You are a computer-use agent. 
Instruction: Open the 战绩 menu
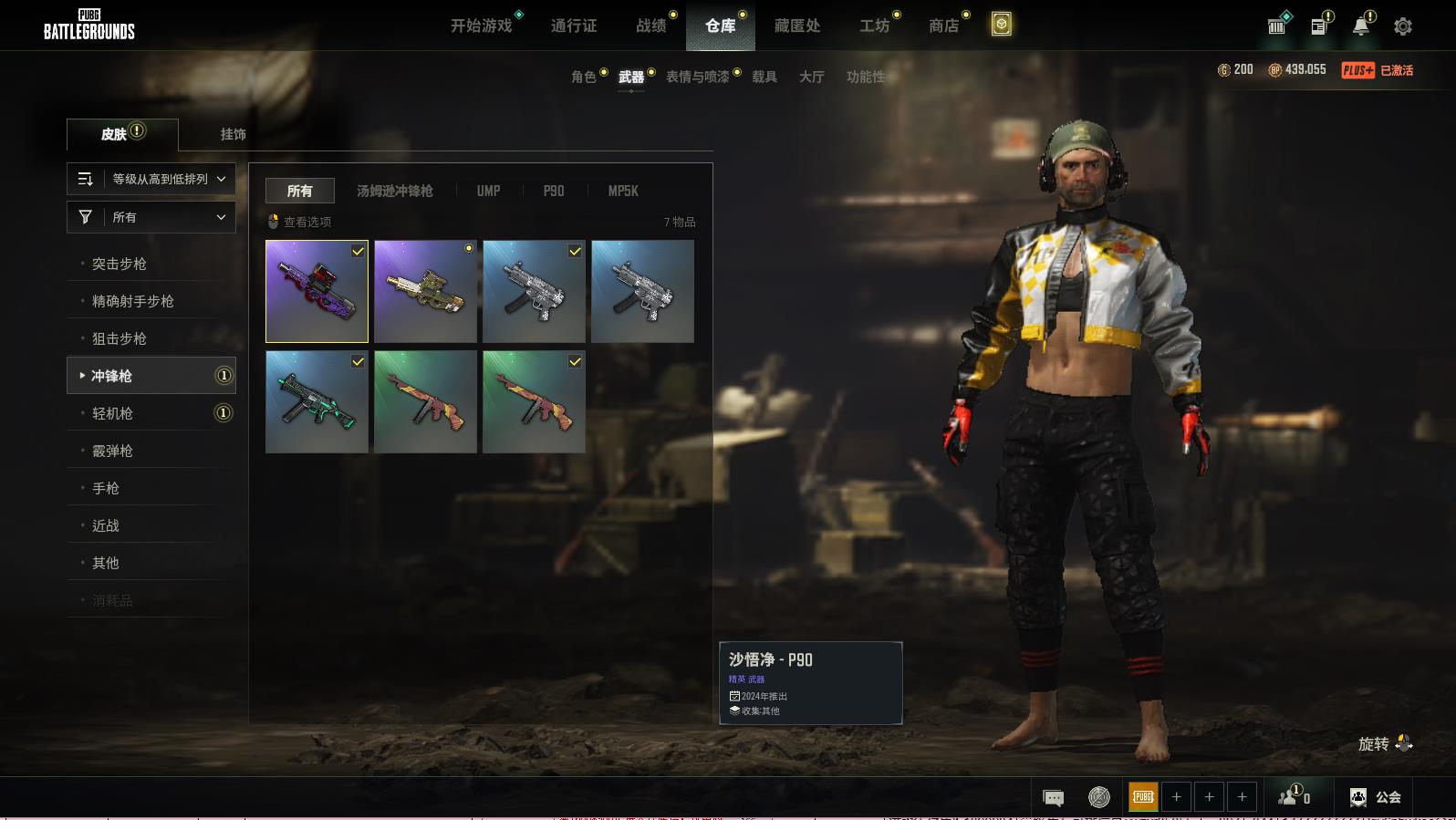click(650, 26)
